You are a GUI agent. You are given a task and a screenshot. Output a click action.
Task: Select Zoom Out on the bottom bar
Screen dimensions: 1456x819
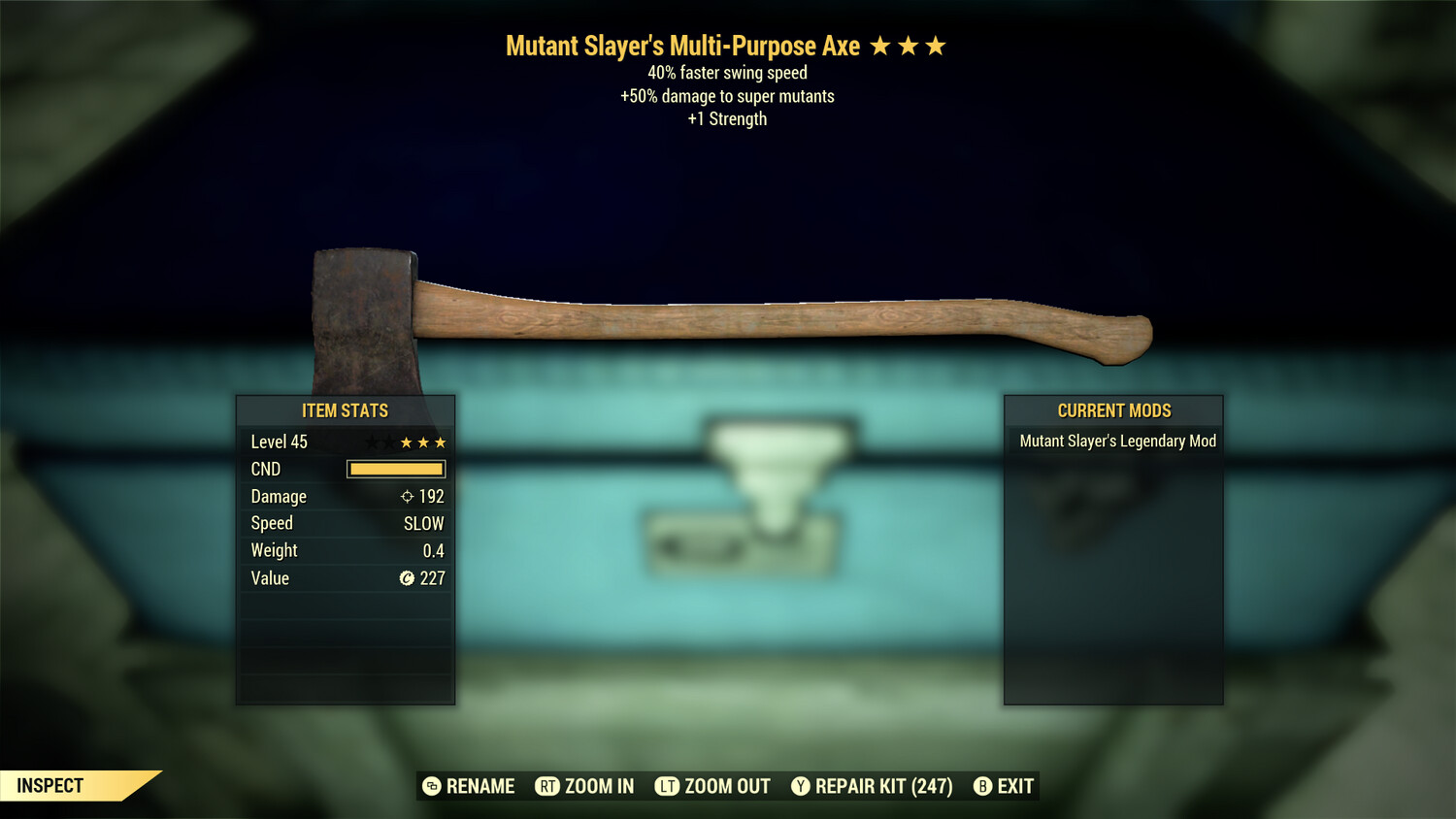click(x=713, y=786)
